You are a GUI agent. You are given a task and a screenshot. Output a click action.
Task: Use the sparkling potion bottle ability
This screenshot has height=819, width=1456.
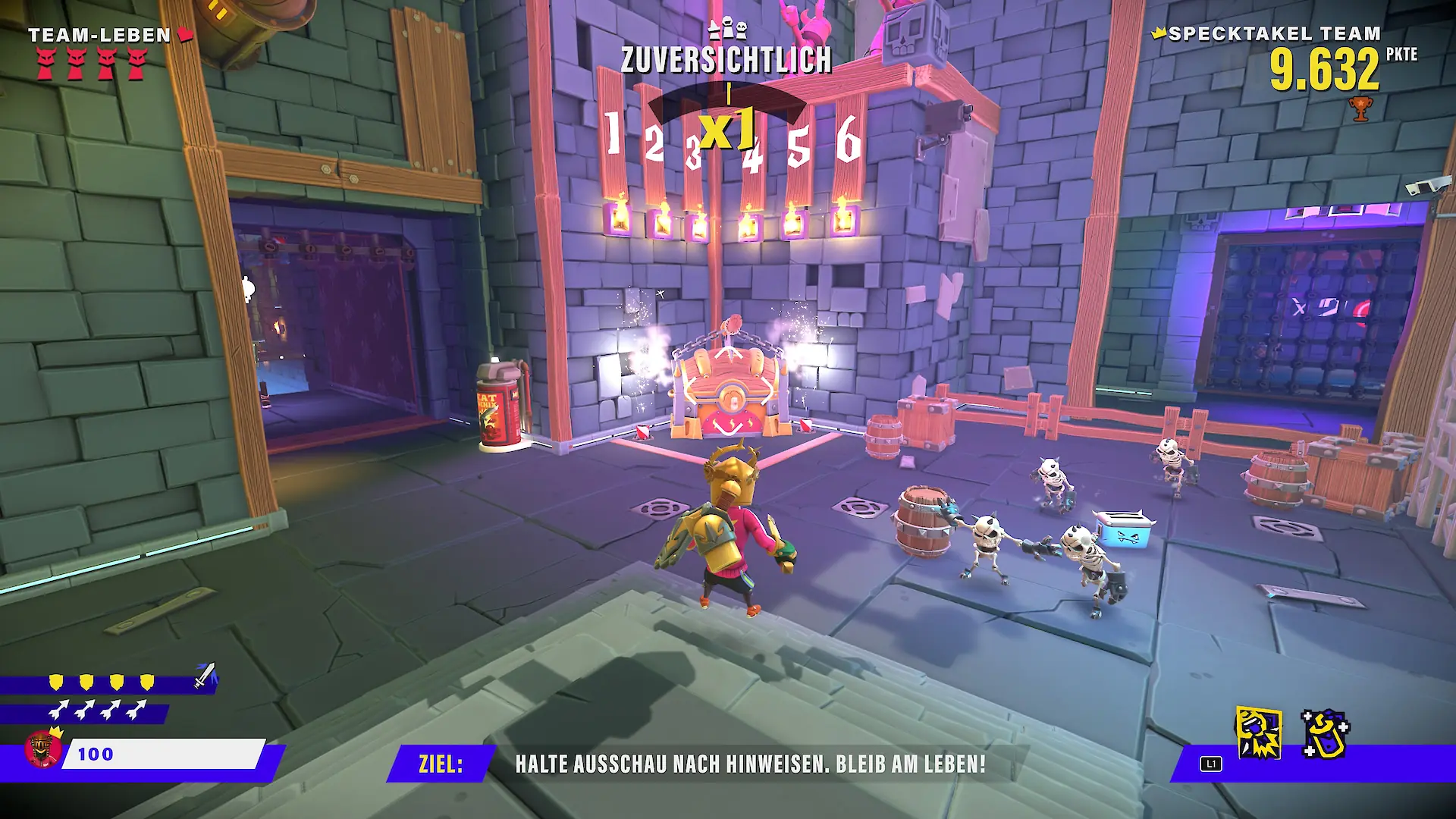click(x=1325, y=733)
